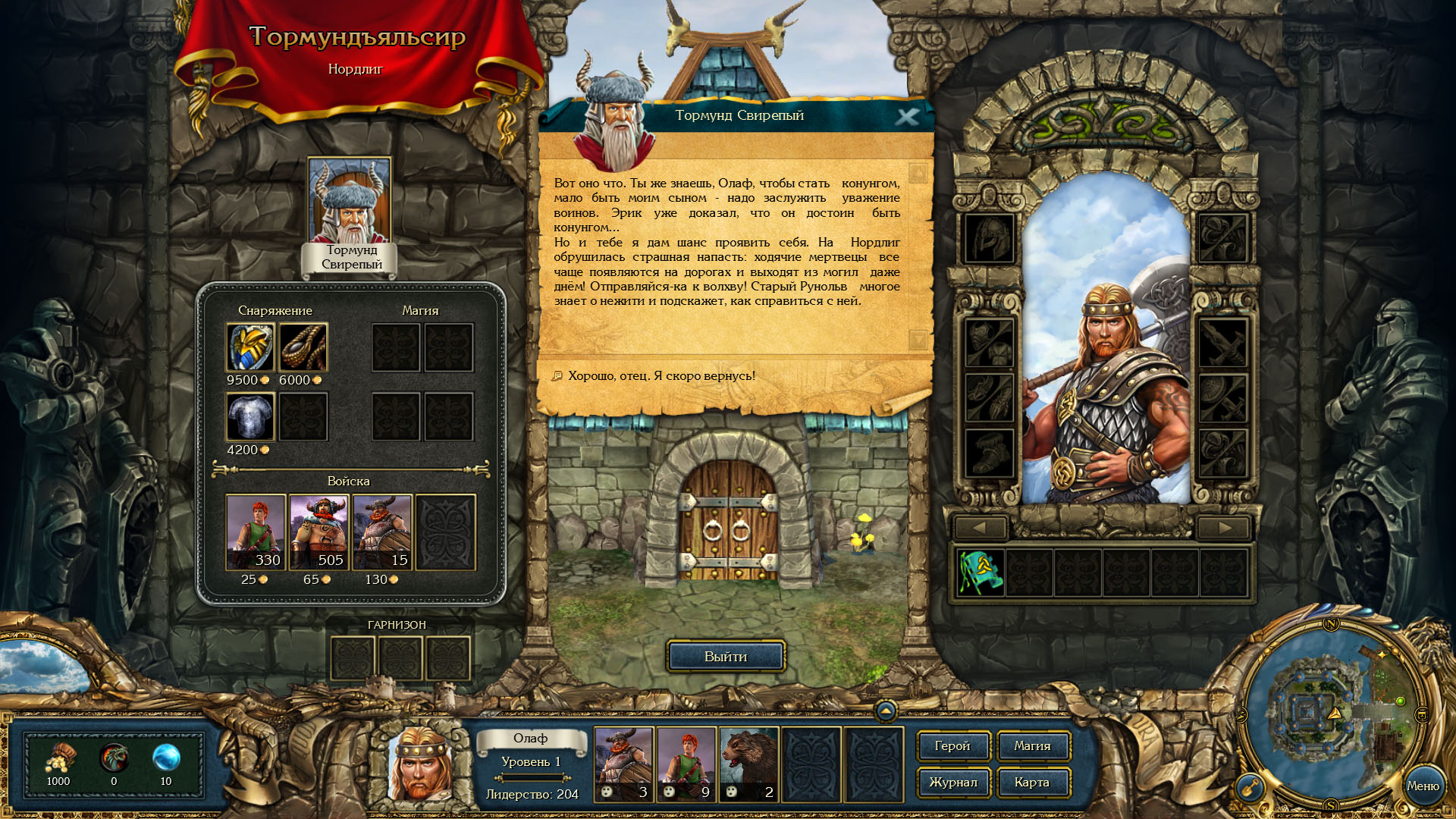The image size is (1456, 819).
Task: Close the Tormund dialogue window
Action: coord(906,117)
